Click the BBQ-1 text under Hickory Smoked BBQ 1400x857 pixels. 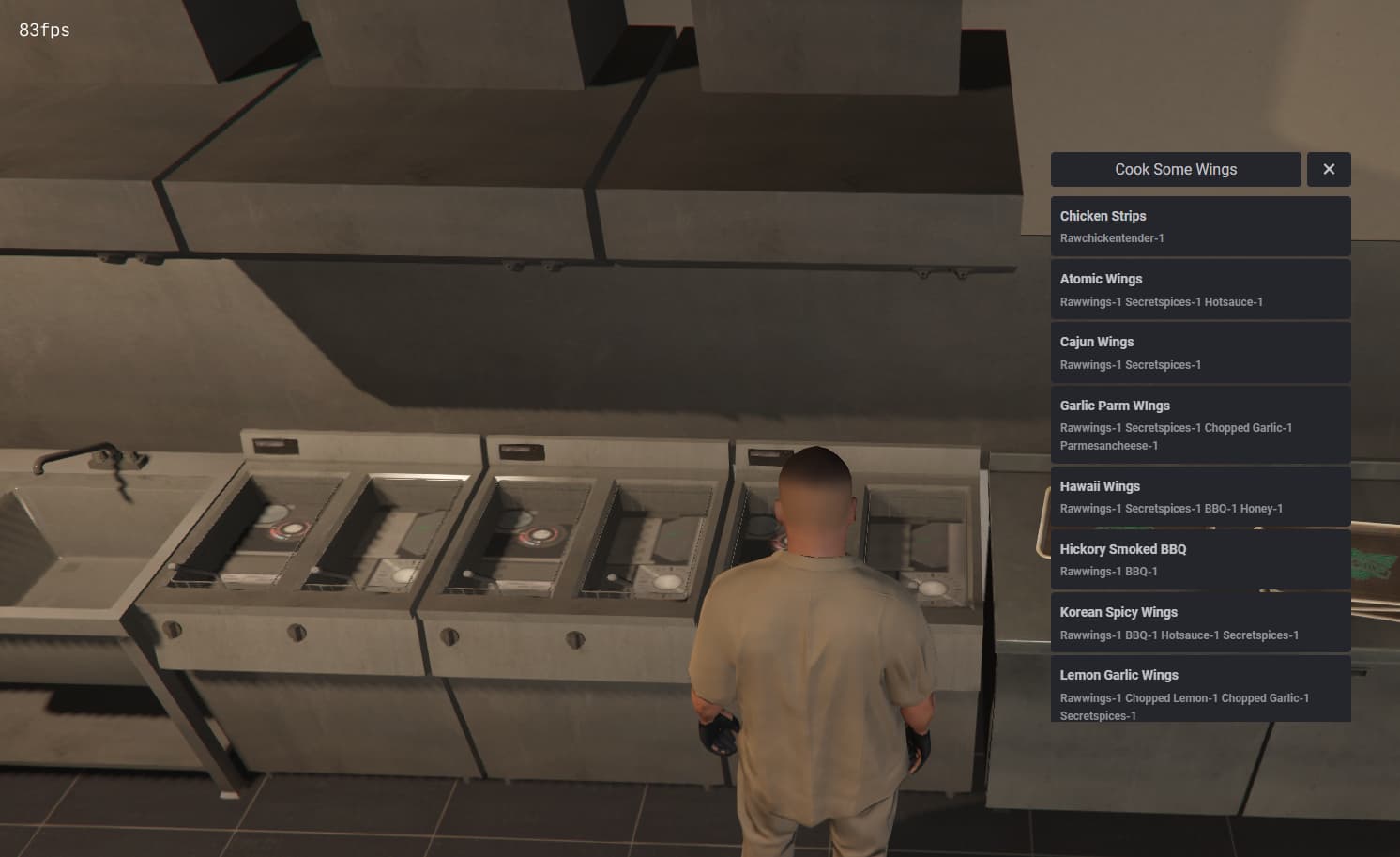(1139, 571)
